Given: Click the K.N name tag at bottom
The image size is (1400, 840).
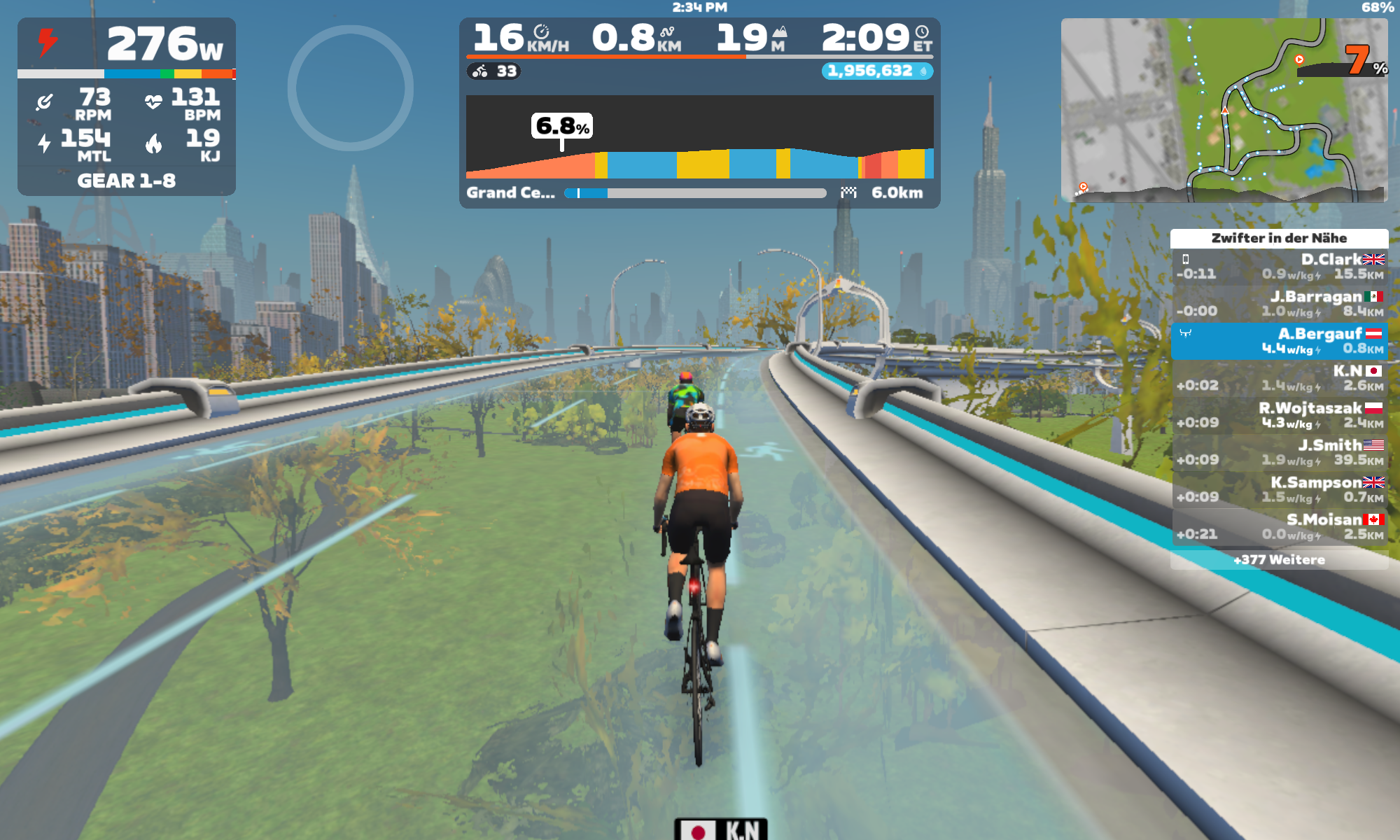Looking at the screenshot, I should [721, 829].
